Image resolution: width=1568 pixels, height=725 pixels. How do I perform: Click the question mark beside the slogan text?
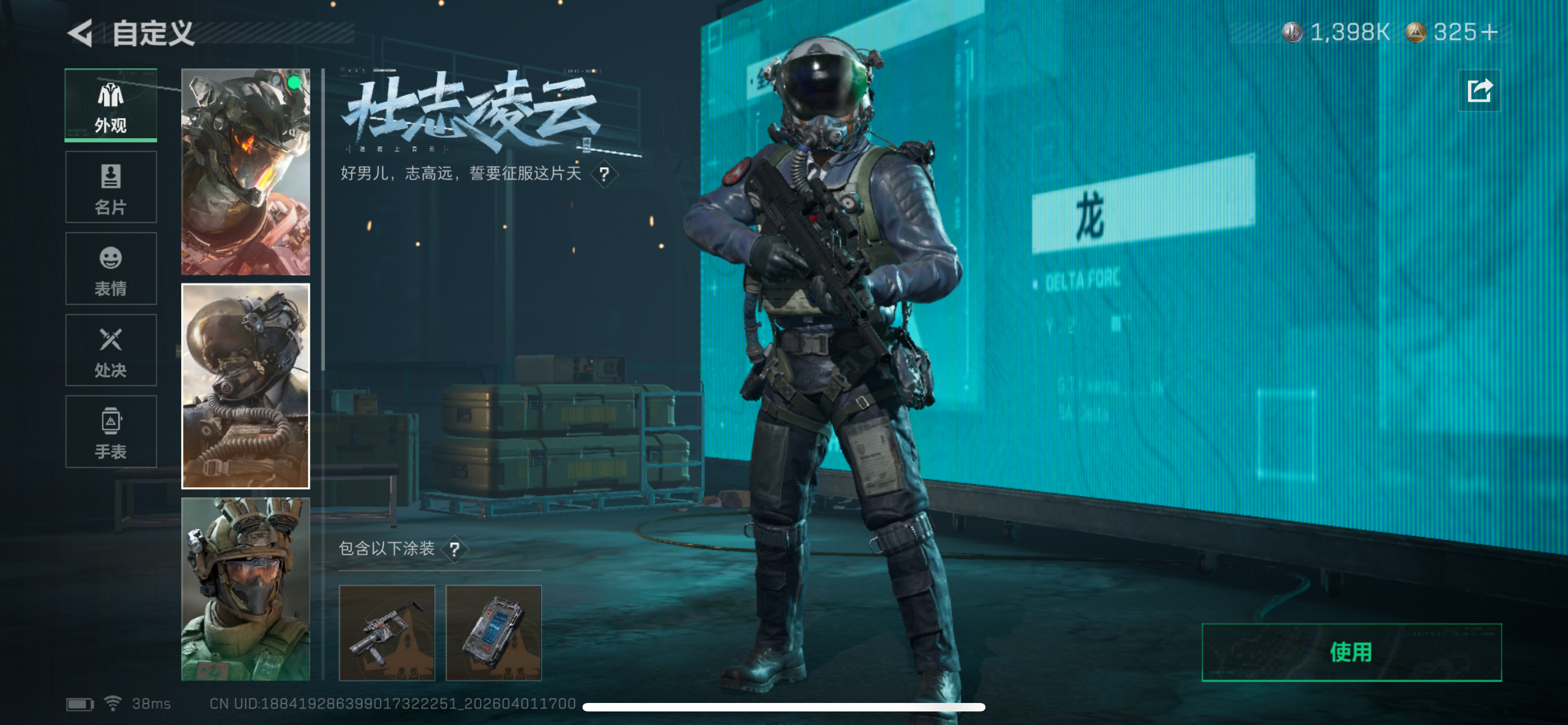click(605, 174)
